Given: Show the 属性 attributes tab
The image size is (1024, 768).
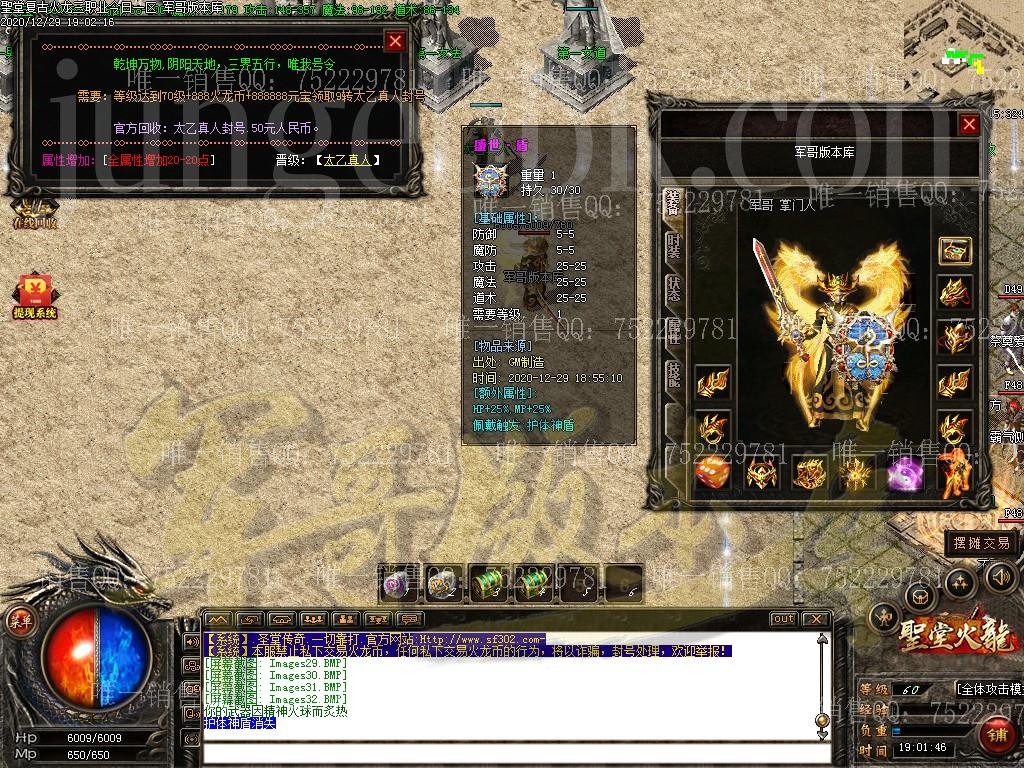Looking at the screenshot, I should 674,334.
